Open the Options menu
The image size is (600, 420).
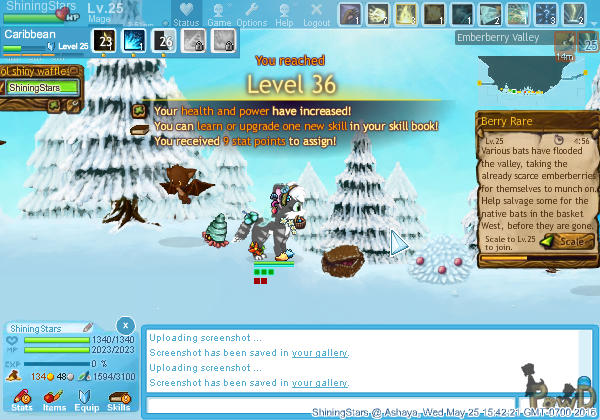click(251, 14)
